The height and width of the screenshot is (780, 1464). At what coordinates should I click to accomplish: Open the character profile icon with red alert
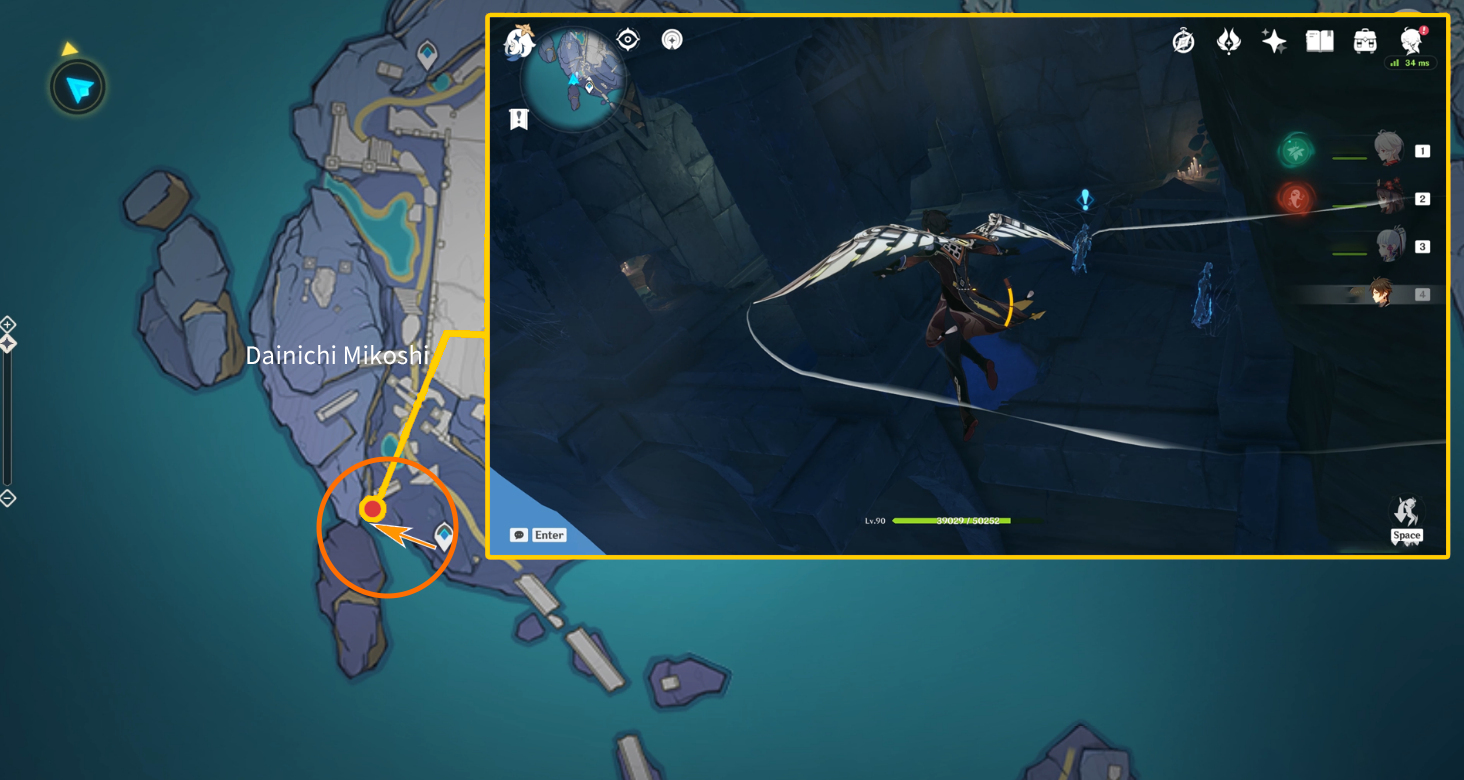click(x=1411, y=41)
